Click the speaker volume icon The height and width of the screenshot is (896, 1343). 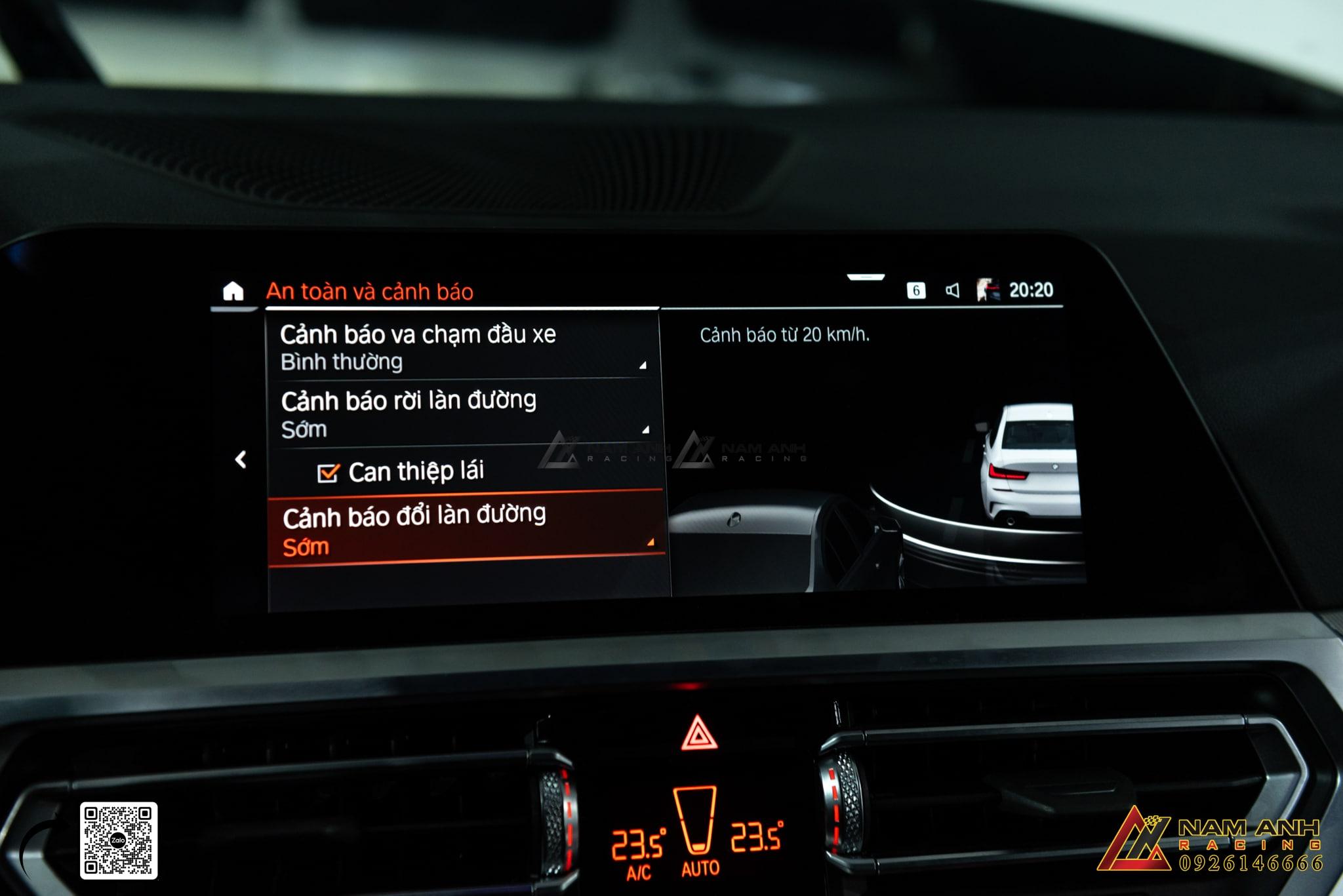point(952,290)
